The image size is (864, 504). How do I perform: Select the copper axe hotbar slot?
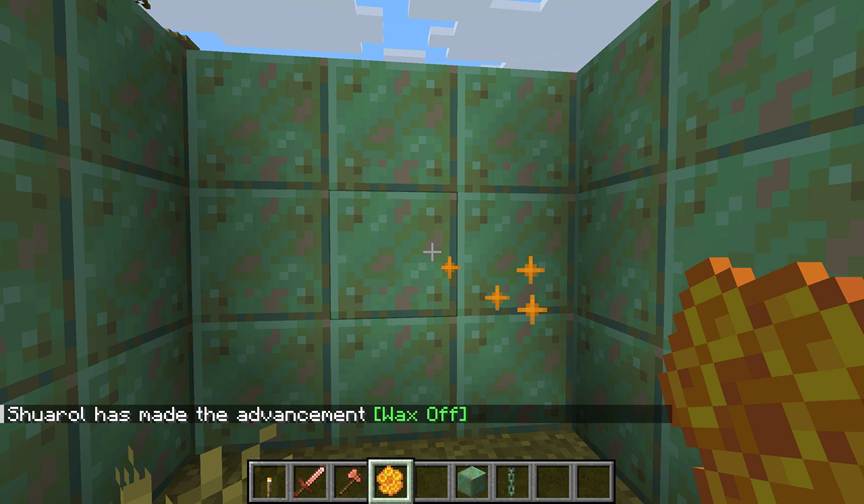[x=348, y=479]
